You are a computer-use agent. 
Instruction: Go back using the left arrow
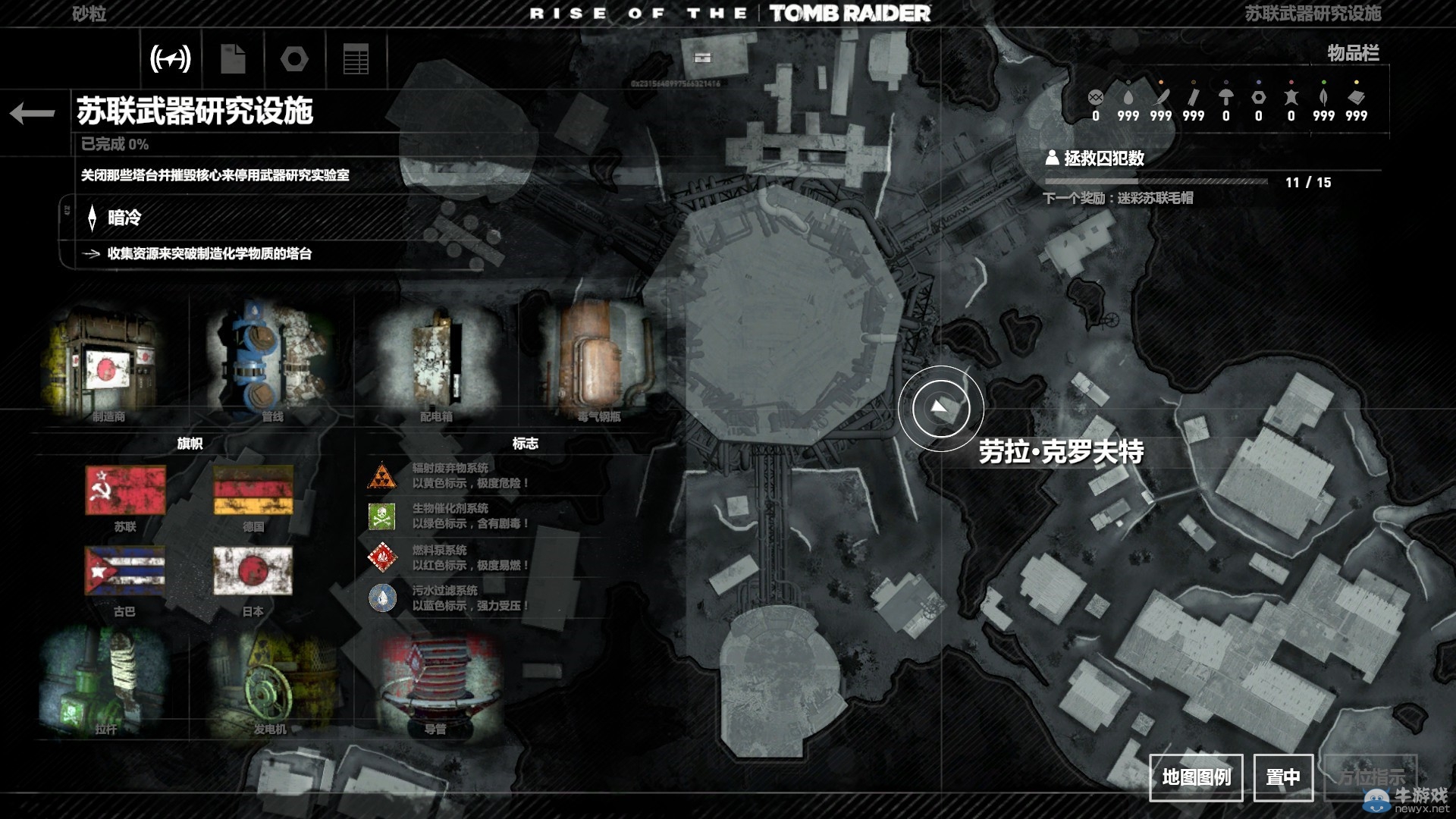(33, 114)
